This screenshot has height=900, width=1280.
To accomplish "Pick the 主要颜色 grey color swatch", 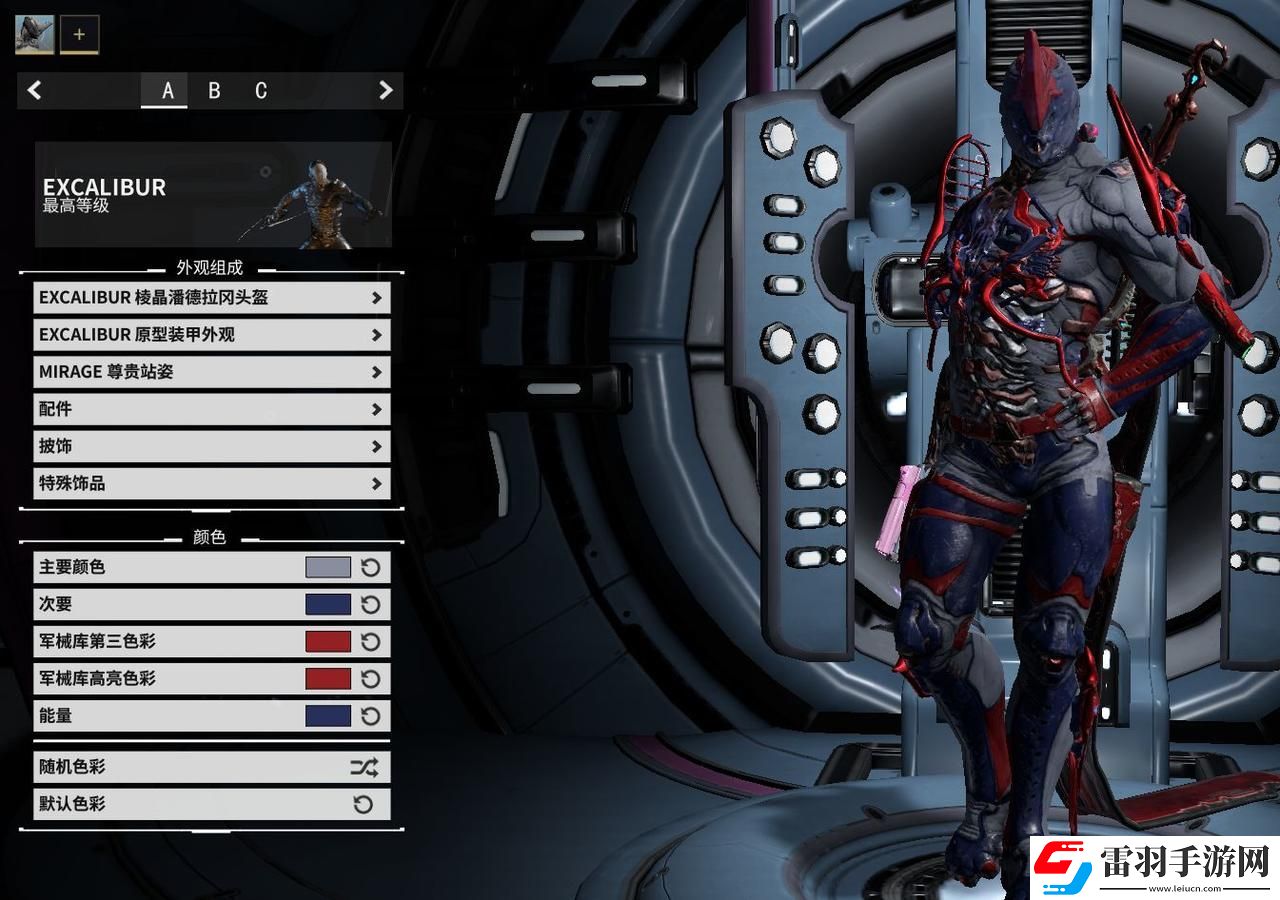I will click(328, 568).
